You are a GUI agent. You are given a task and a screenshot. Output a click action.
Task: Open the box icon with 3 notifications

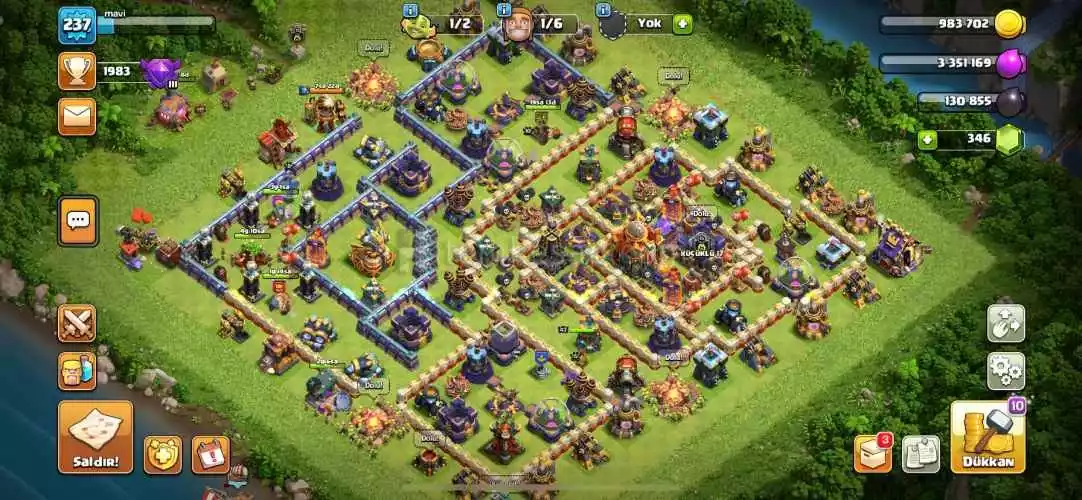tap(872, 453)
